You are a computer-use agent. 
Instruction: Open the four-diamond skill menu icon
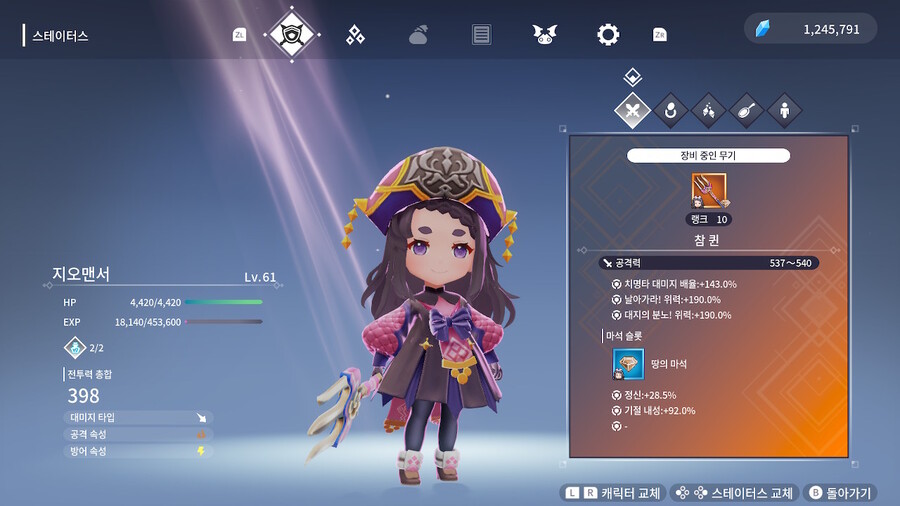355,35
